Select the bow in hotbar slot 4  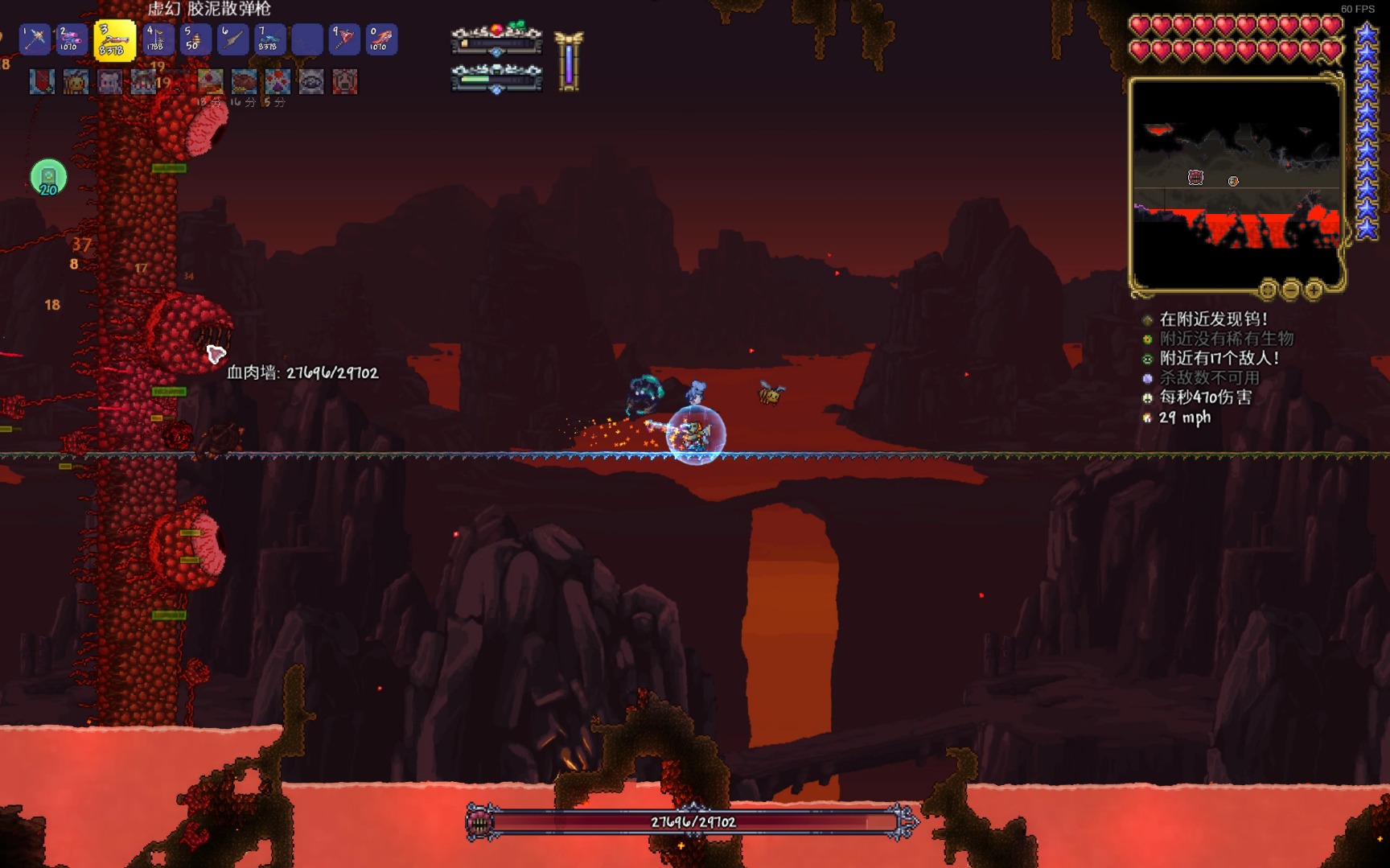[x=155, y=39]
